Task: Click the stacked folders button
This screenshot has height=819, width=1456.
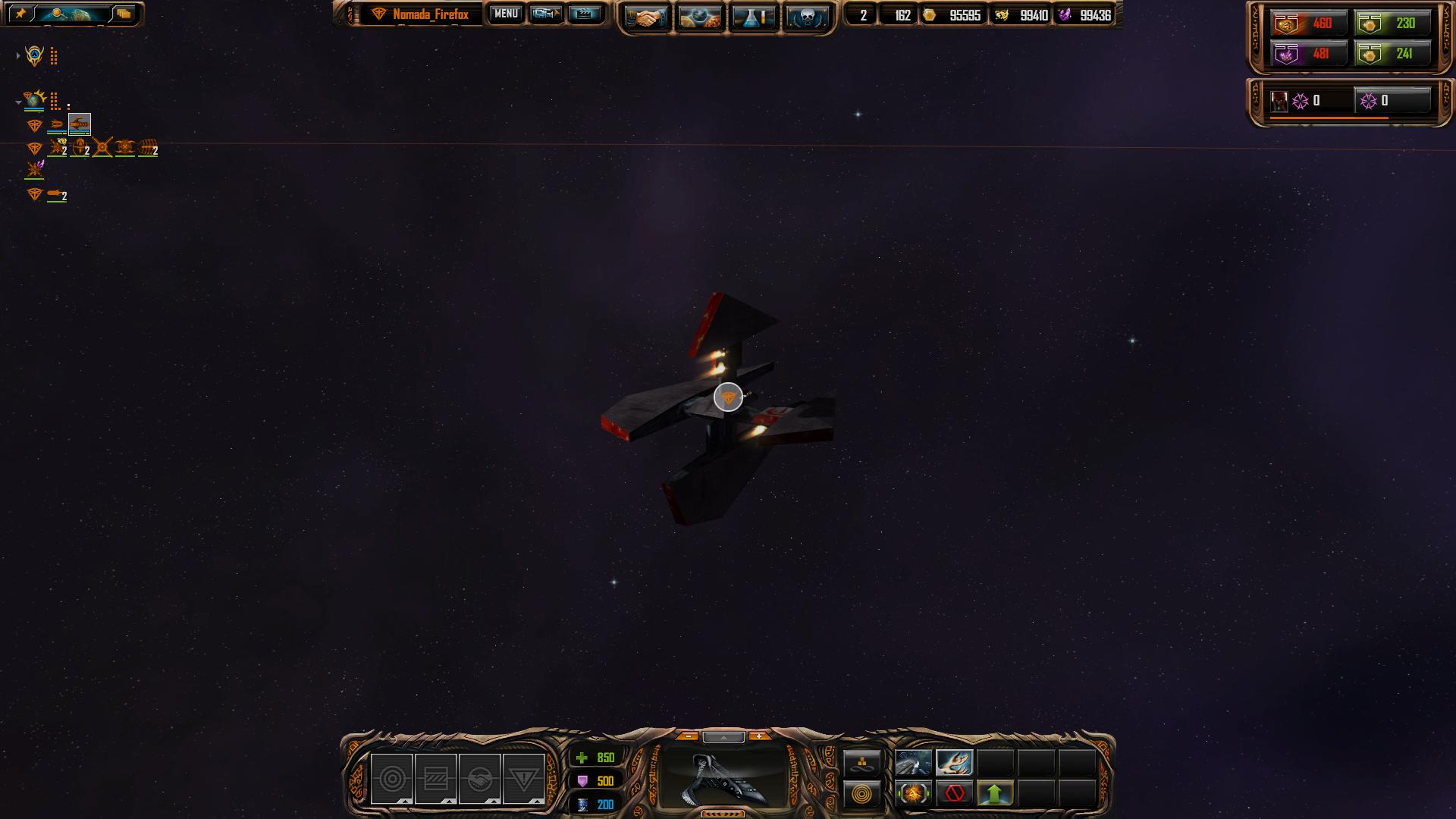Action: (124, 14)
